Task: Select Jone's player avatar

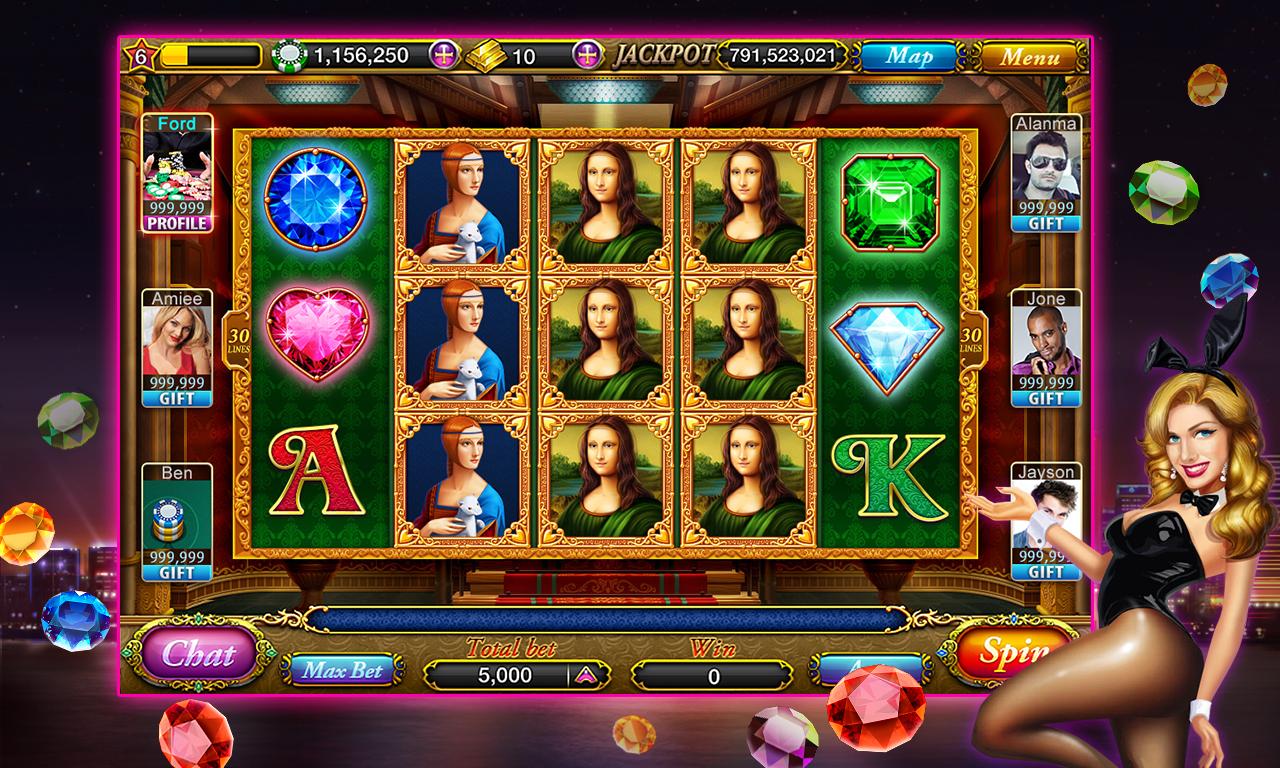Action: click(1046, 340)
